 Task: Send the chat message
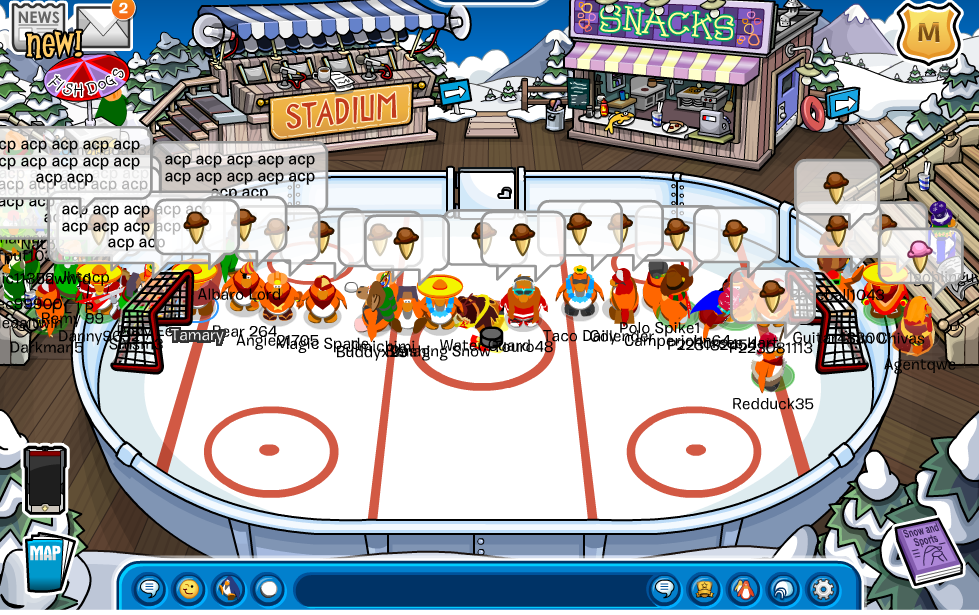click(664, 588)
